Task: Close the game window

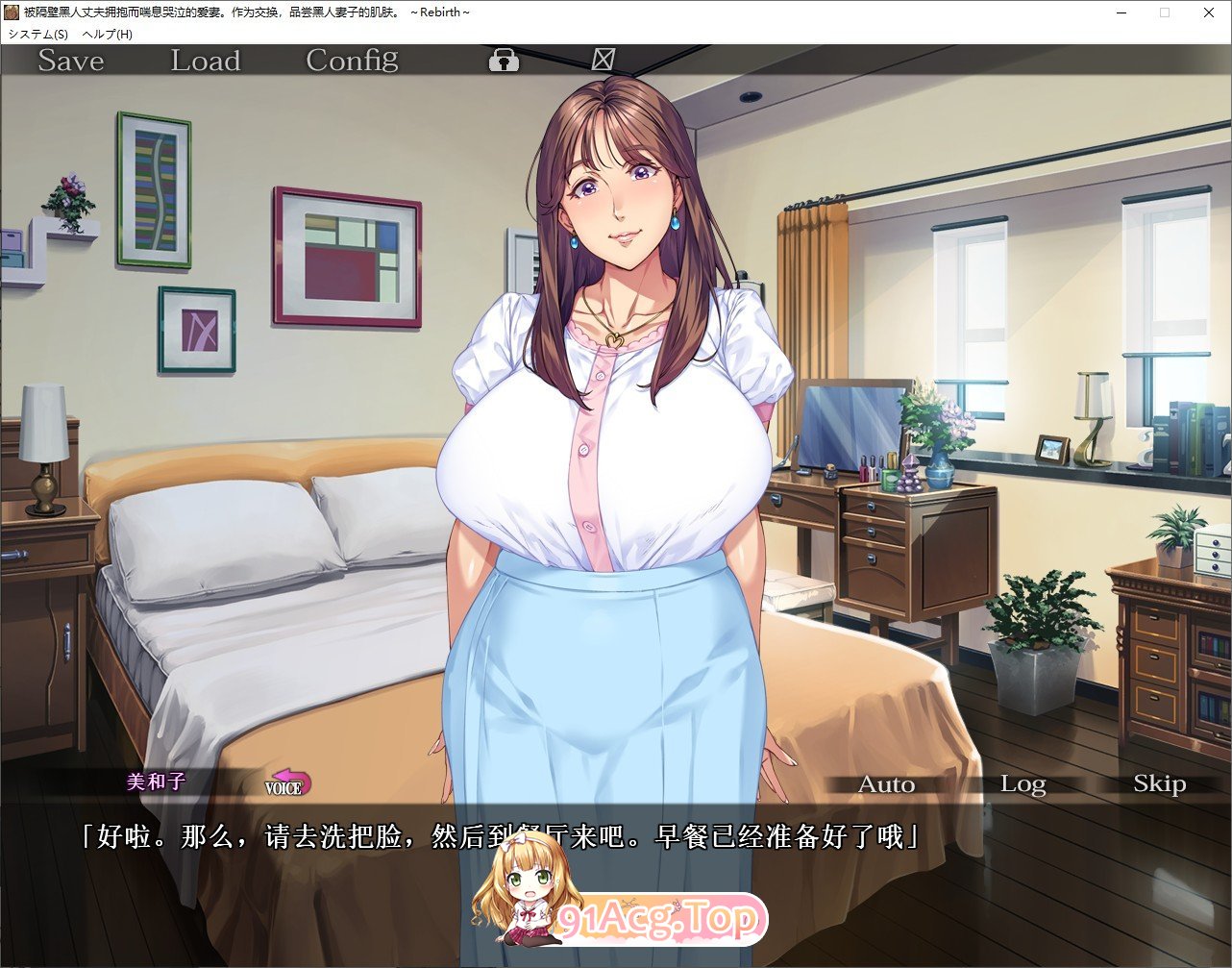Action: coord(1208,12)
